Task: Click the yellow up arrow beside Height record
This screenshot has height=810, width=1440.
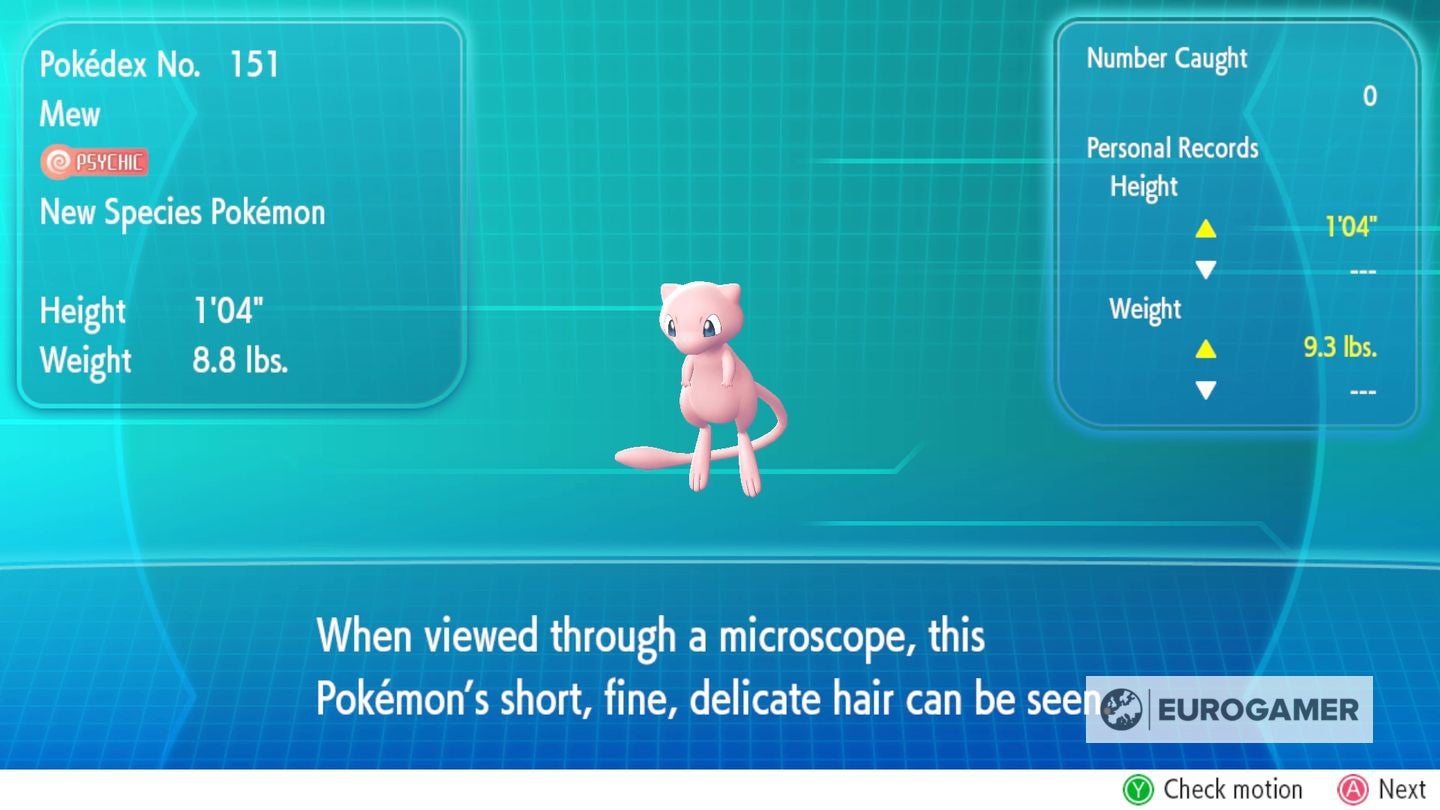Action: click(x=1206, y=228)
